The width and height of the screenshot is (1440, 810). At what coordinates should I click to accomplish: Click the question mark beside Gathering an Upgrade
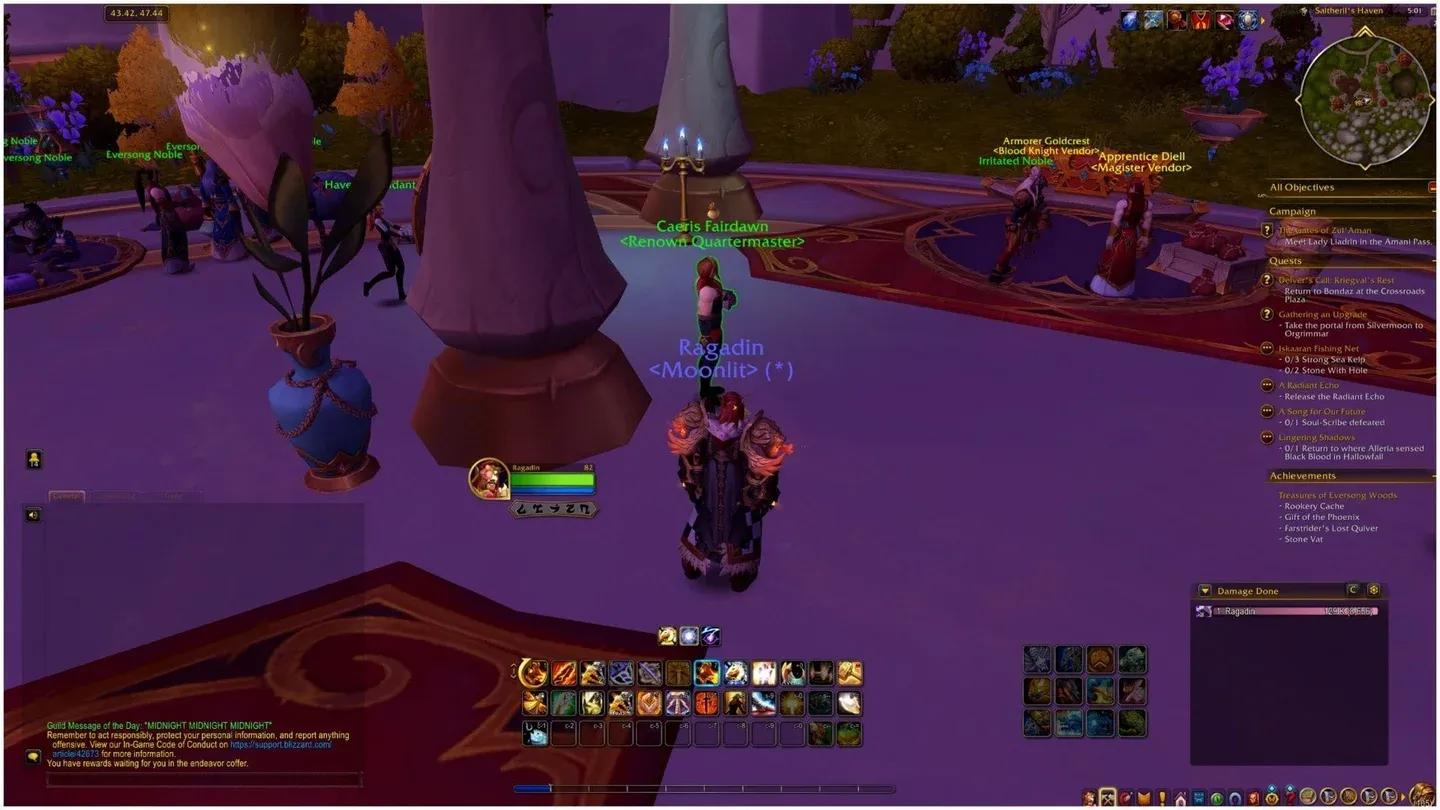click(x=1268, y=314)
